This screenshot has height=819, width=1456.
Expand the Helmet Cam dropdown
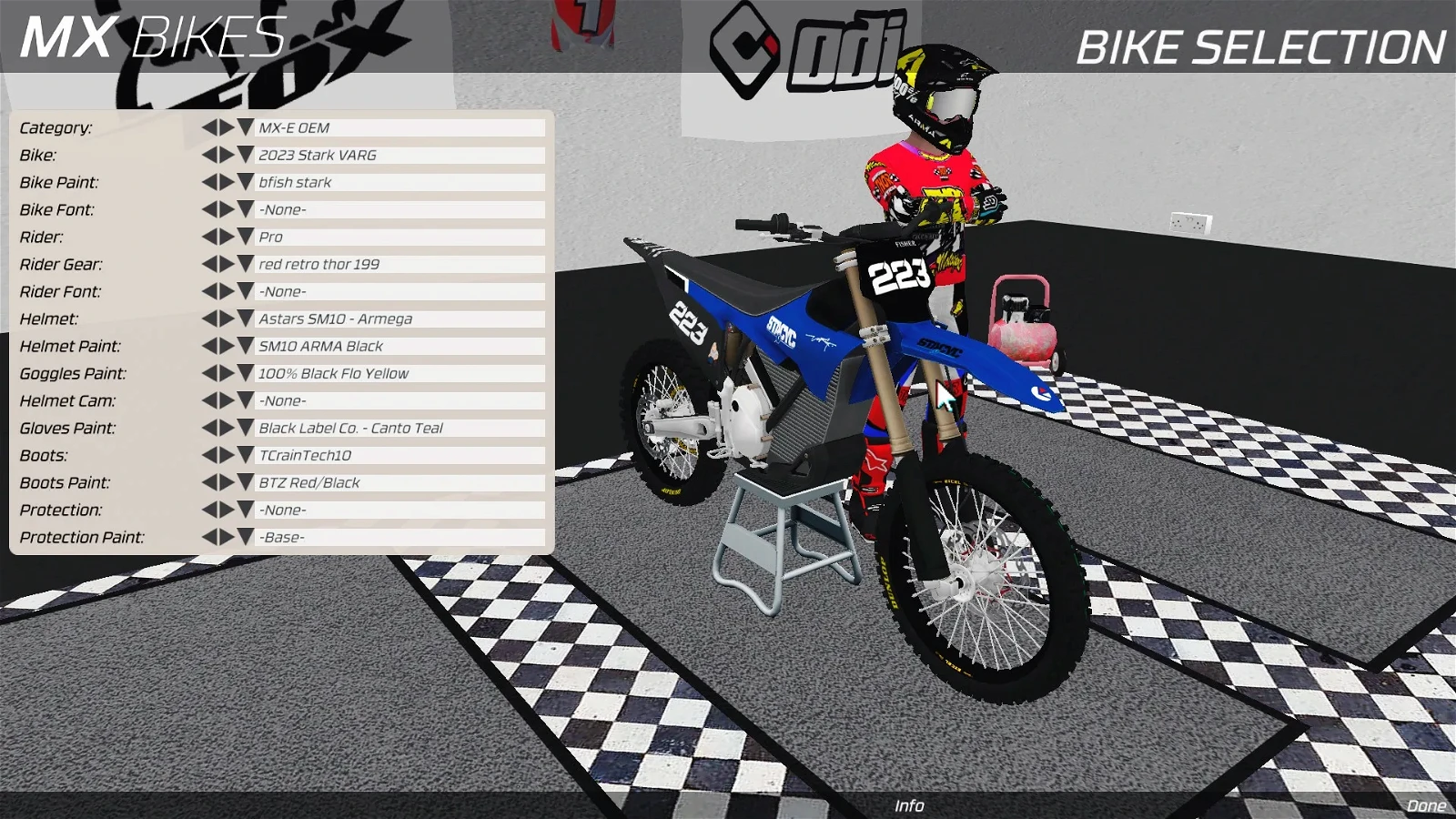coord(244,400)
